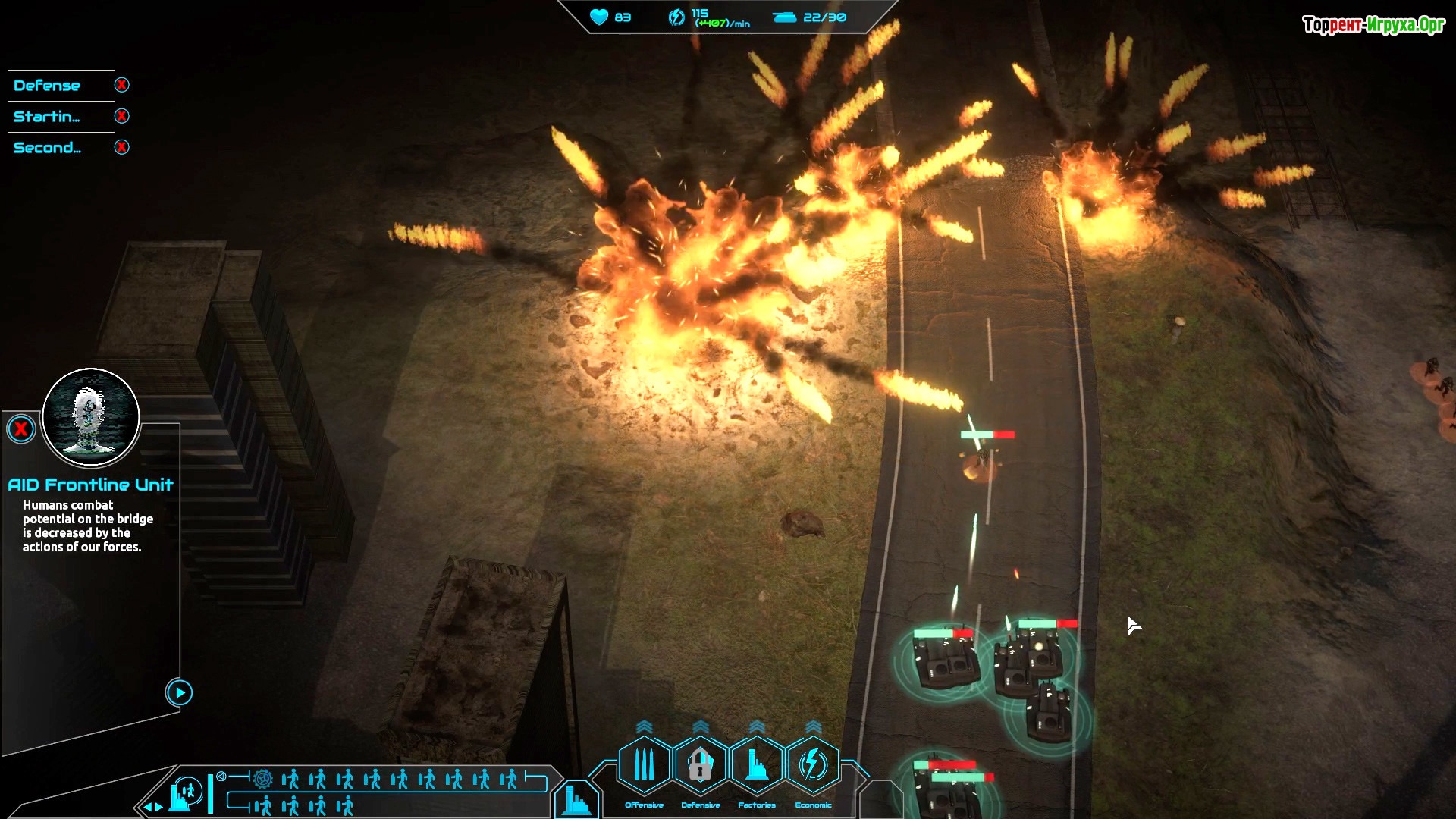Screen dimensions: 1456x819
Task: Select the Startin... objective entry
Action: [47, 117]
